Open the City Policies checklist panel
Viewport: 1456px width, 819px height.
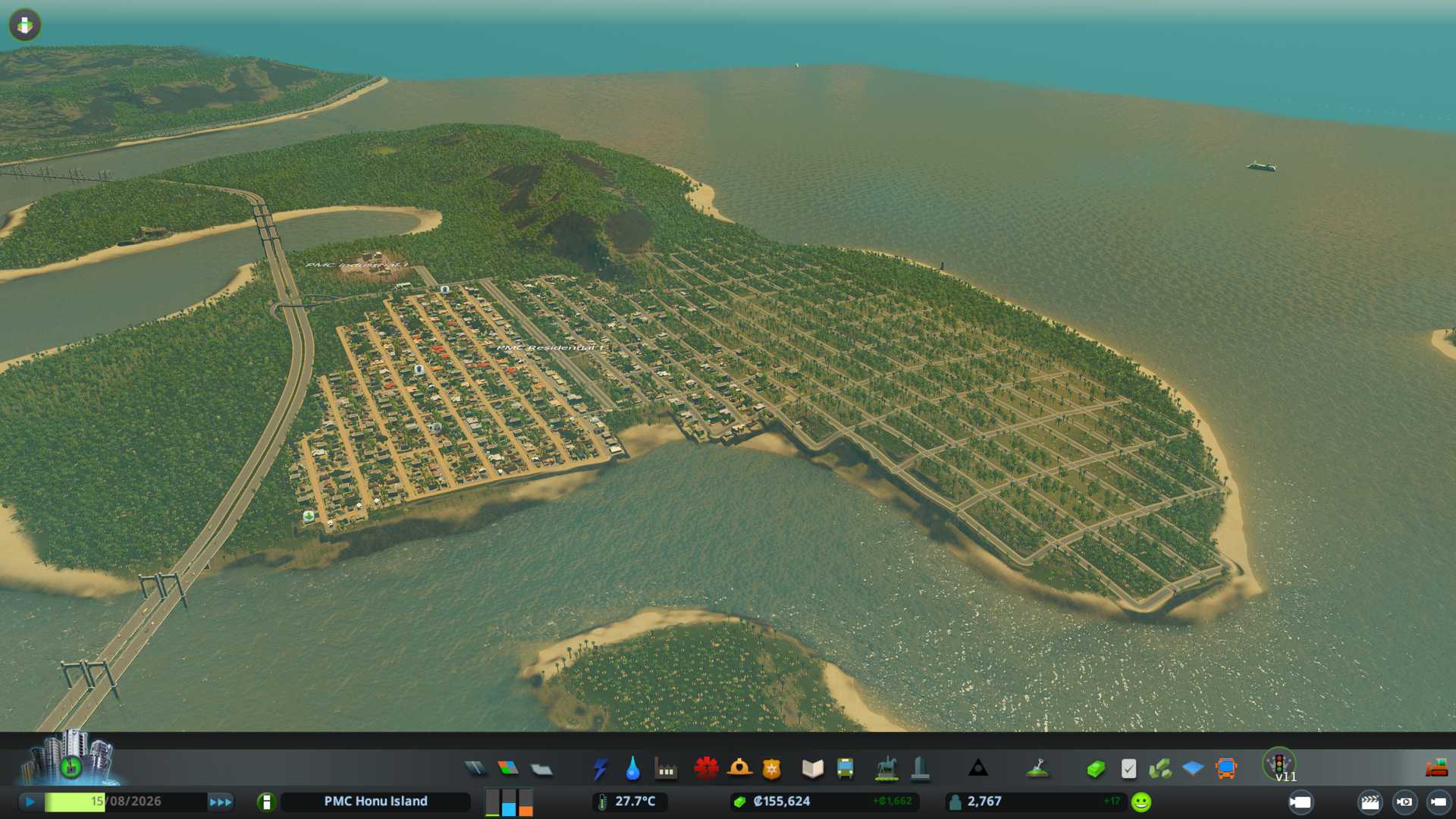1128,769
